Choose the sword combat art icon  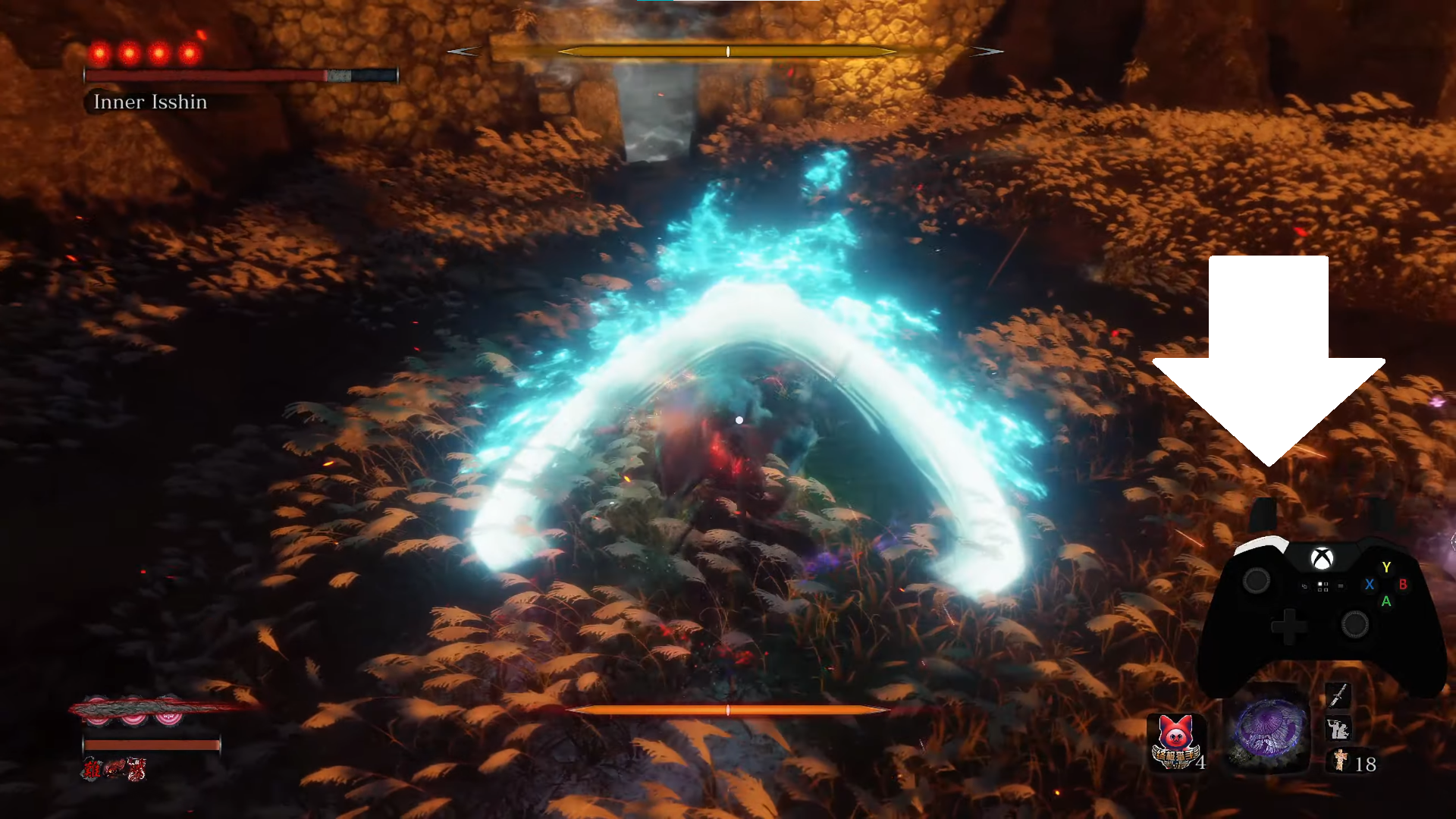[1338, 694]
